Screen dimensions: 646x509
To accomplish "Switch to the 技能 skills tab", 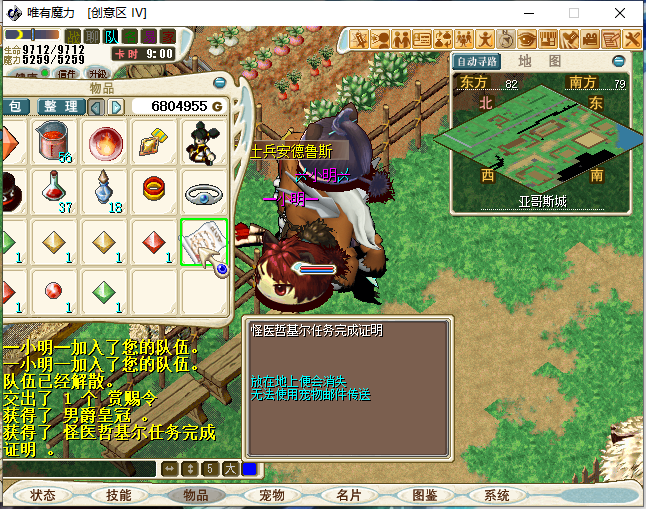I will 119,495.
